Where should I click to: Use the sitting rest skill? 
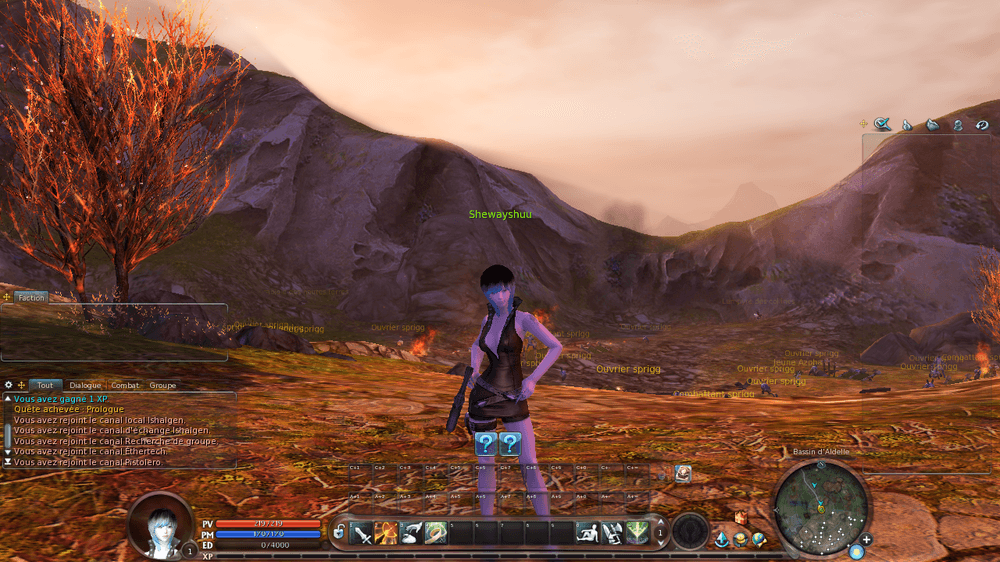tap(588, 533)
